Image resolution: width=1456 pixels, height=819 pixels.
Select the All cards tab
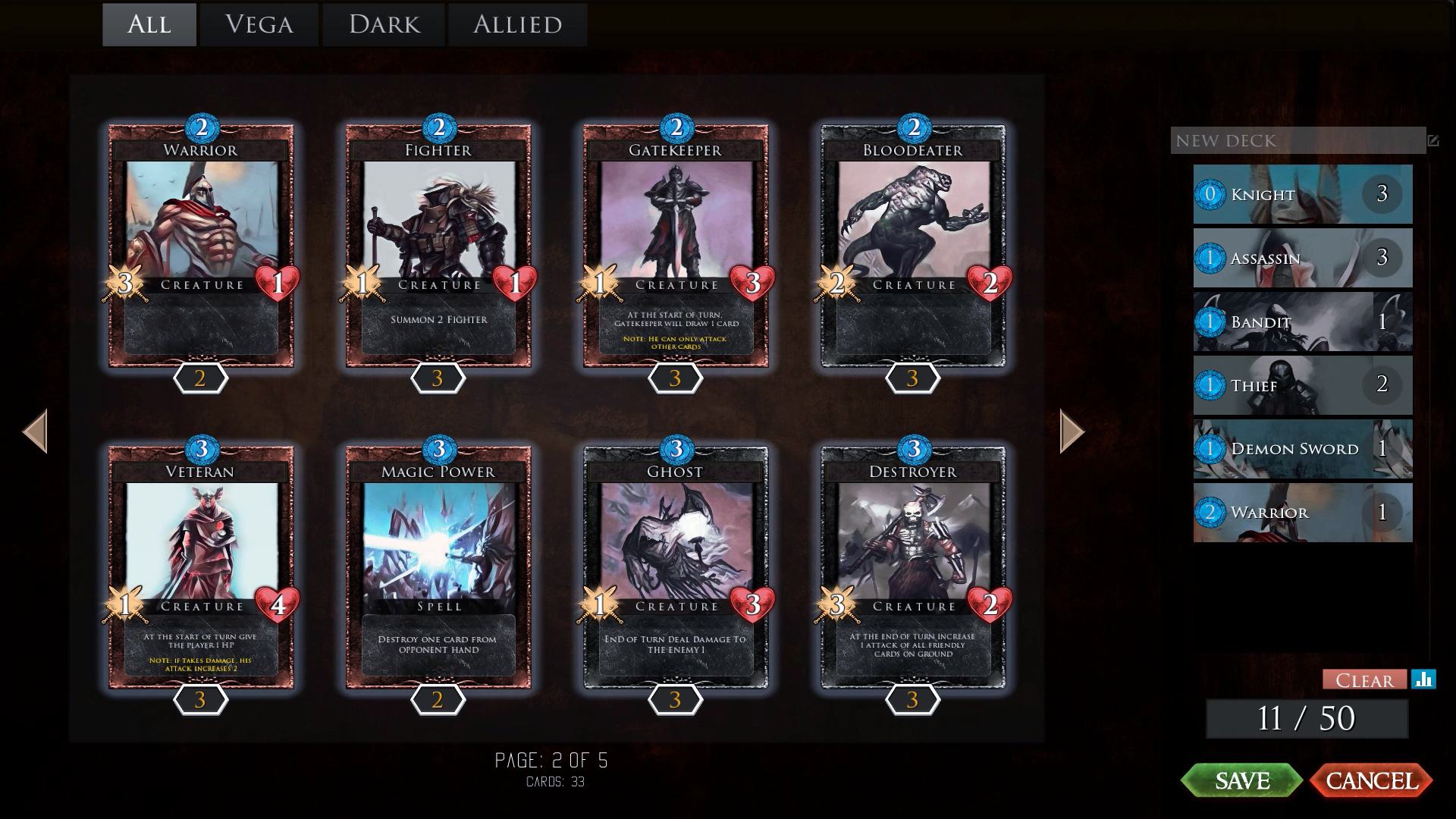[149, 24]
